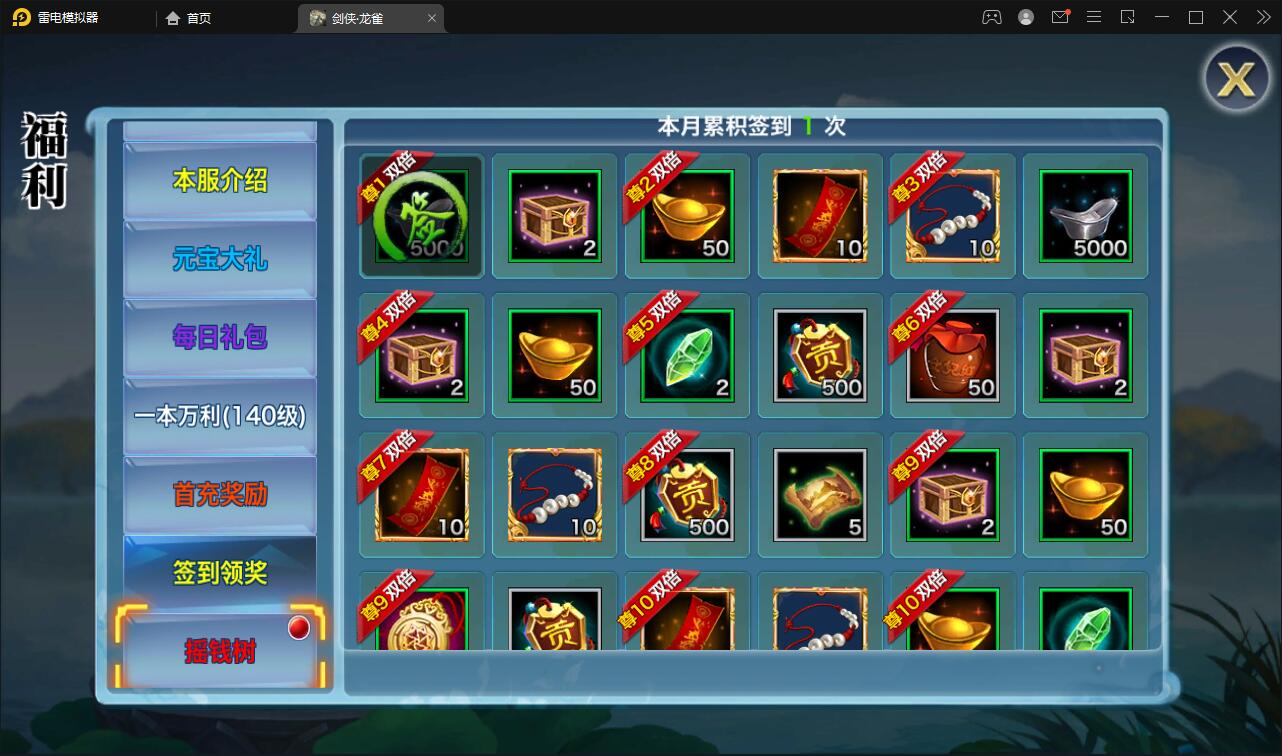Click the treasure map x5 reward icon
This screenshot has height=756, width=1282.
coord(820,494)
